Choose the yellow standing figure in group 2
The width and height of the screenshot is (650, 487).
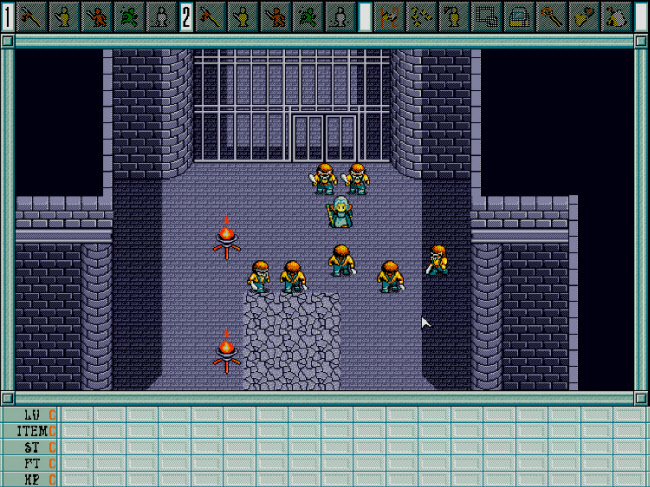pyautogui.click(x=244, y=16)
